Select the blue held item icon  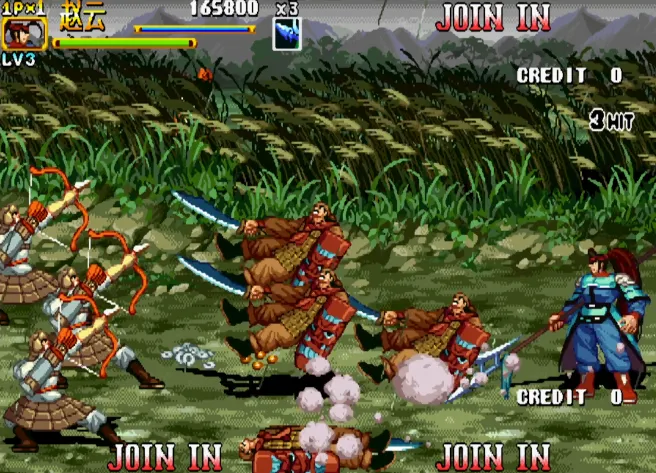287,35
